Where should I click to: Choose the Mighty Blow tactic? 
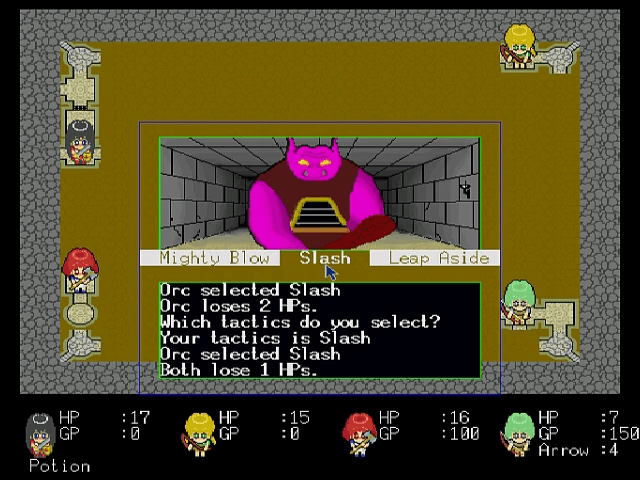tap(215, 258)
